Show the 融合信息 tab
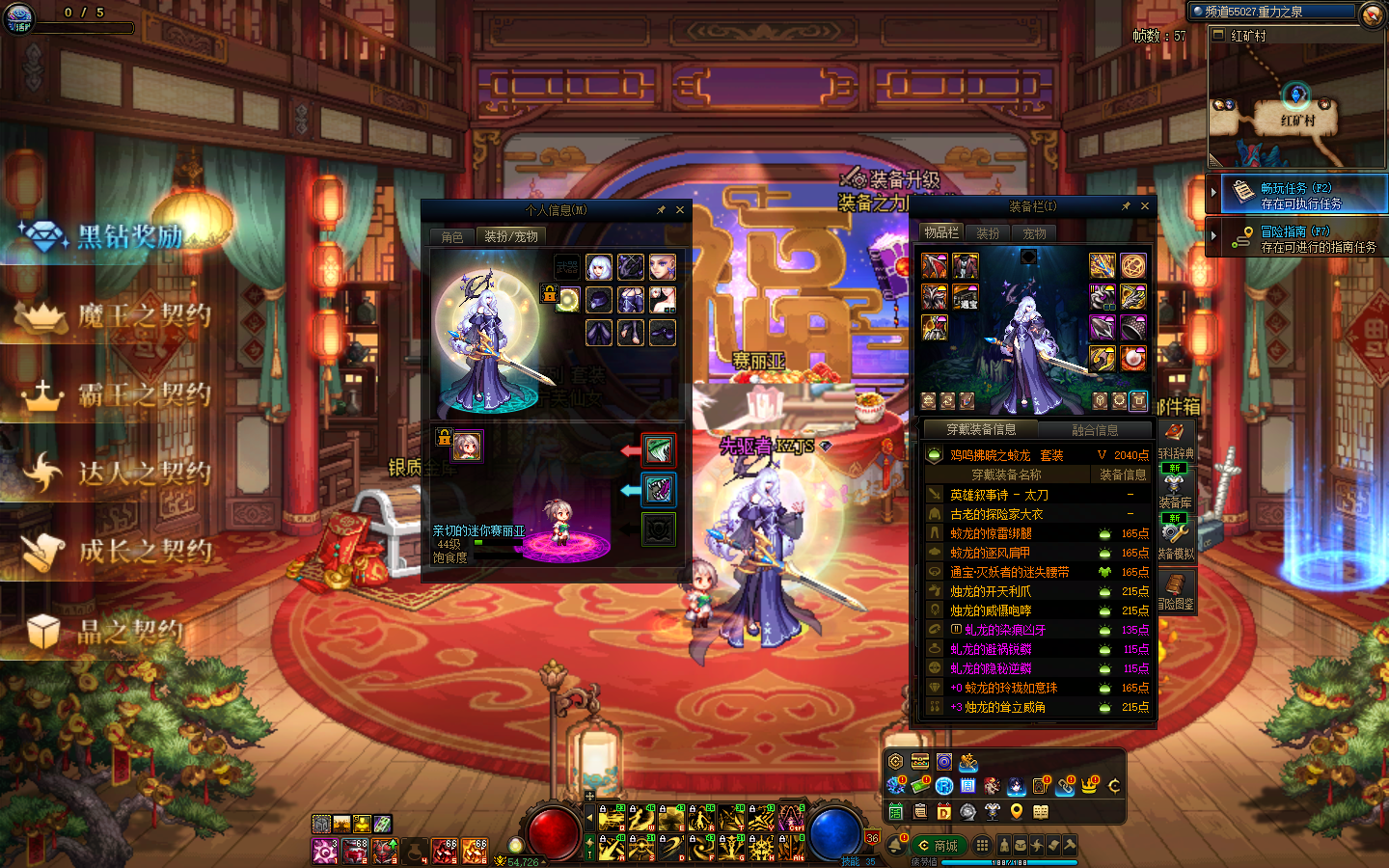Viewport: 1389px width, 868px height. pos(1095,430)
